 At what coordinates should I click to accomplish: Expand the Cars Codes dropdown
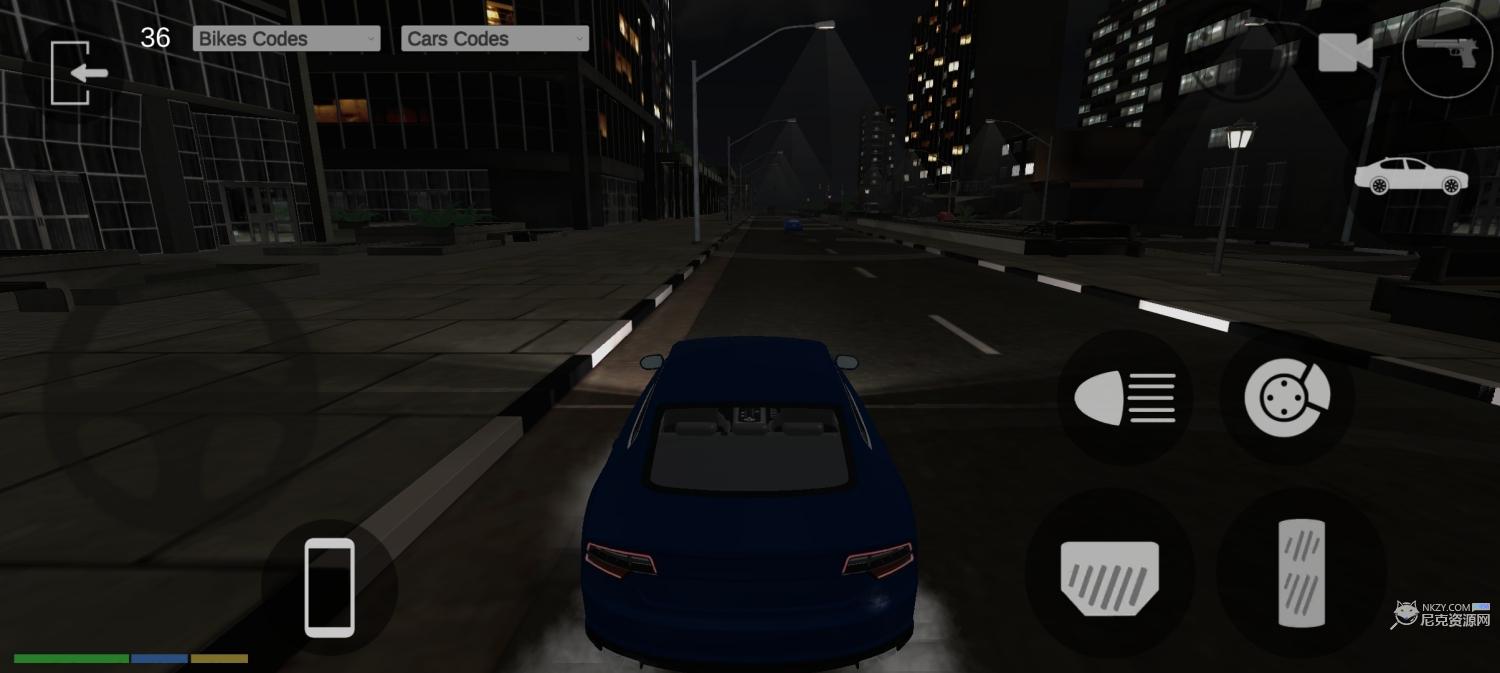495,39
